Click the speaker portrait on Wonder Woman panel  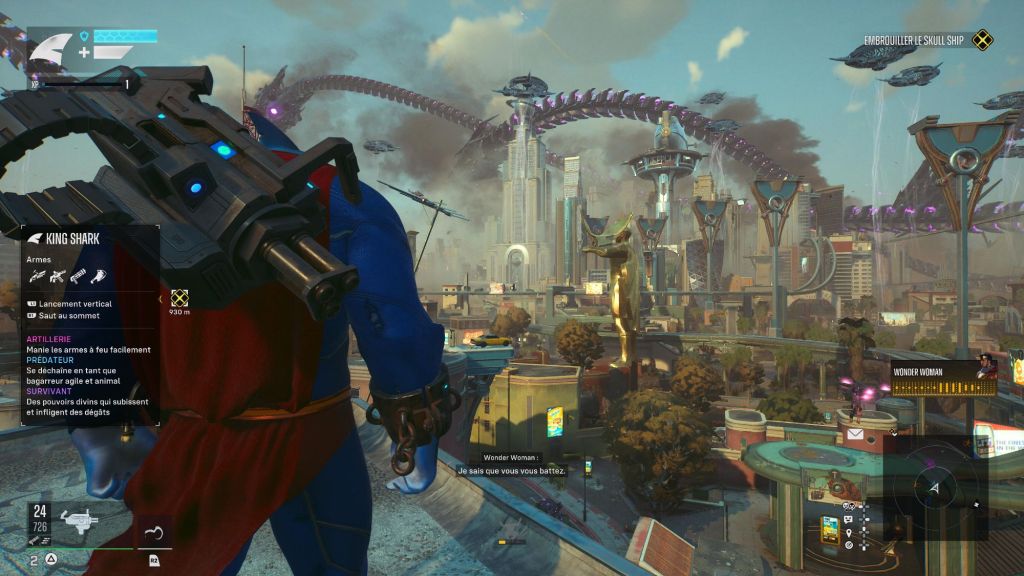[x=987, y=368]
